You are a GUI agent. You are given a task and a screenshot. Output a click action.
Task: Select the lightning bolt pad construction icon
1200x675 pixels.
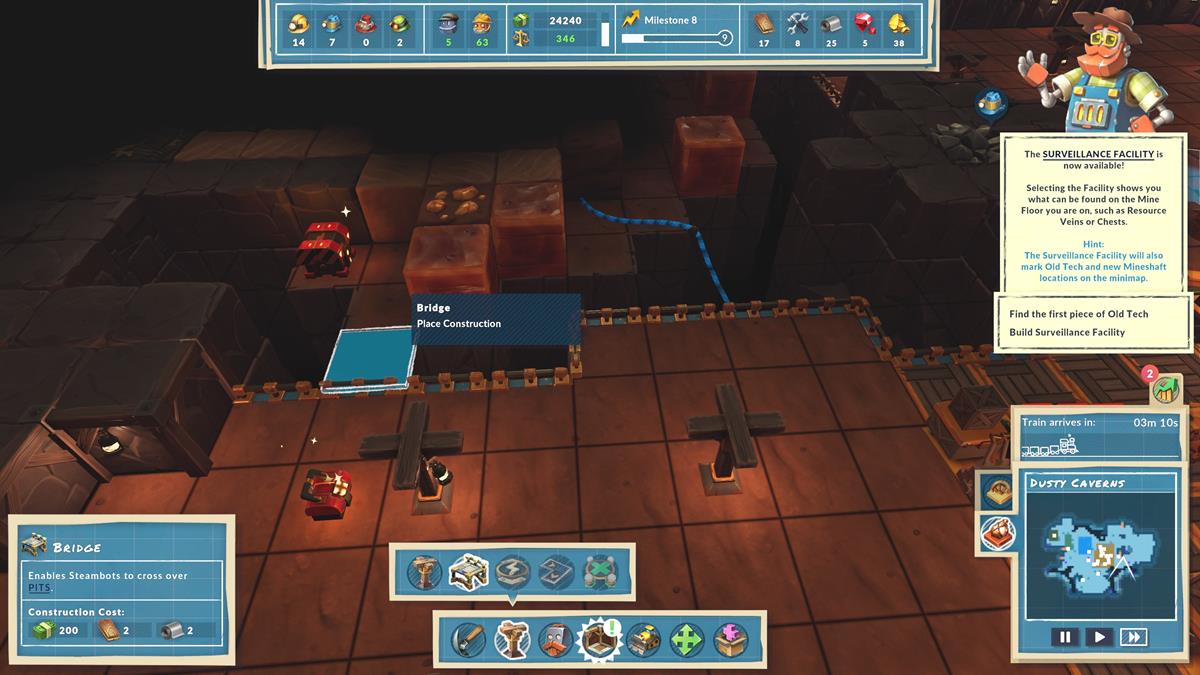511,573
